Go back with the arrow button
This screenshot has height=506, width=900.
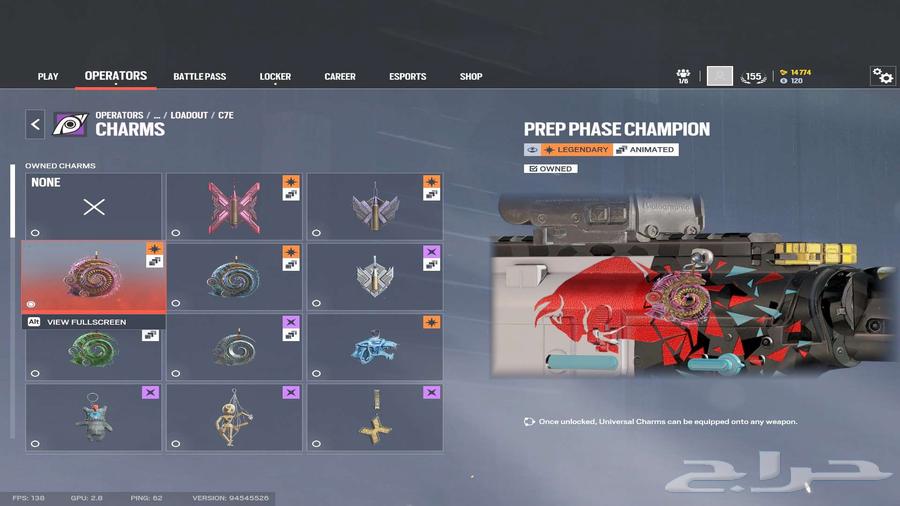point(36,124)
